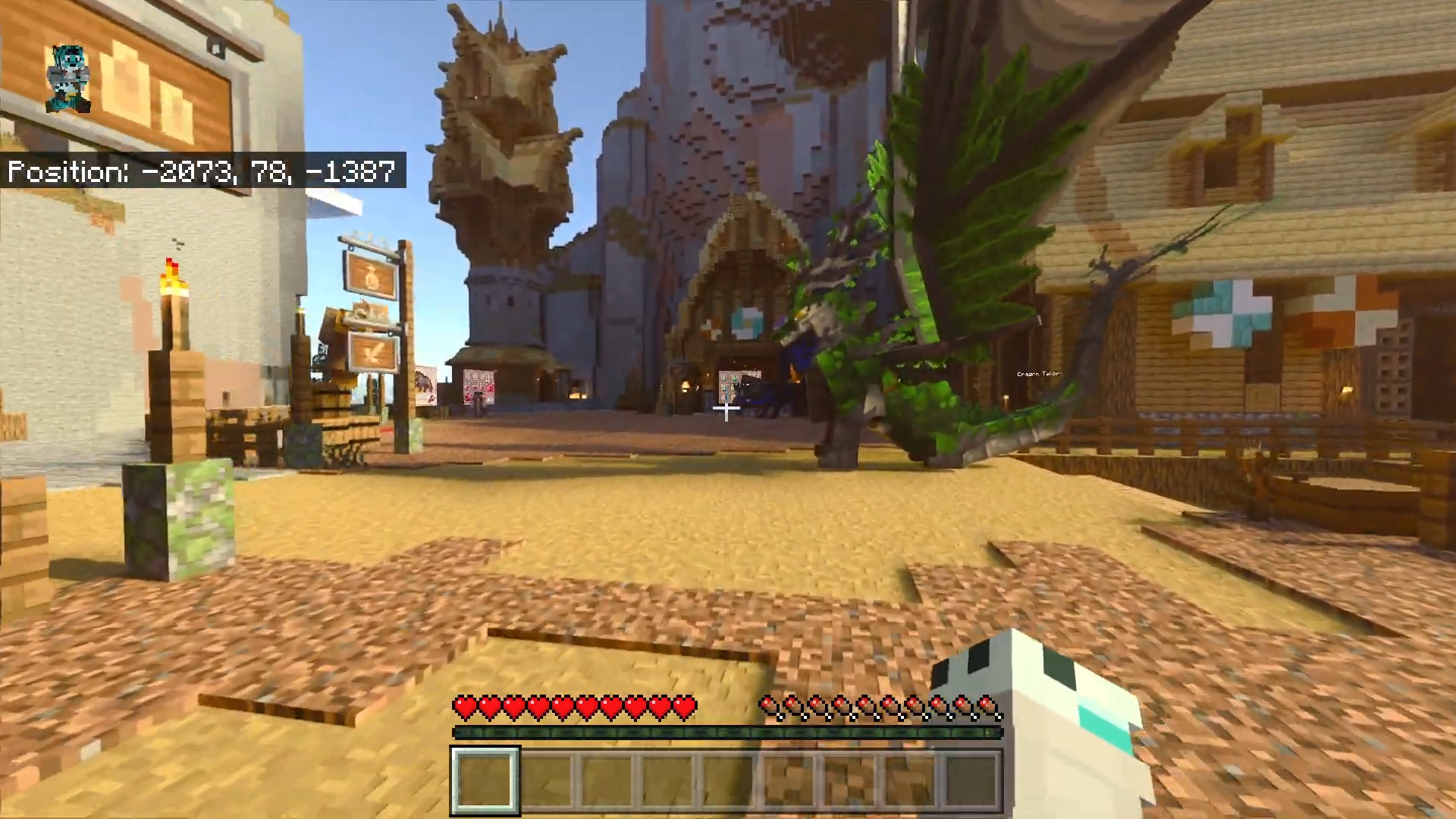Image resolution: width=1456 pixels, height=819 pixels.
Task: Click the player character paper doll icon
Action: click(x=69, y=79)
